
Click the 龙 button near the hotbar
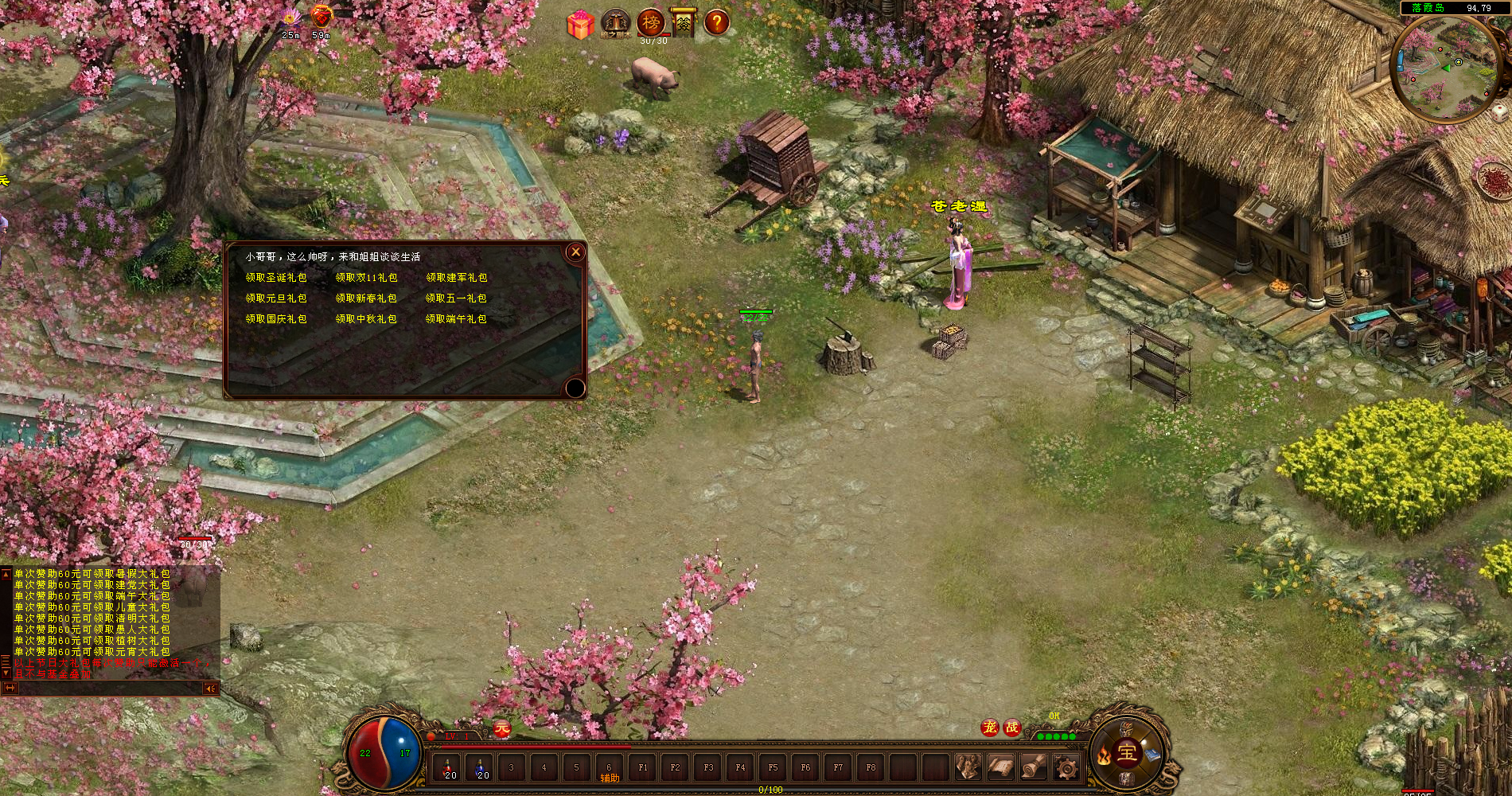(991, 726)
